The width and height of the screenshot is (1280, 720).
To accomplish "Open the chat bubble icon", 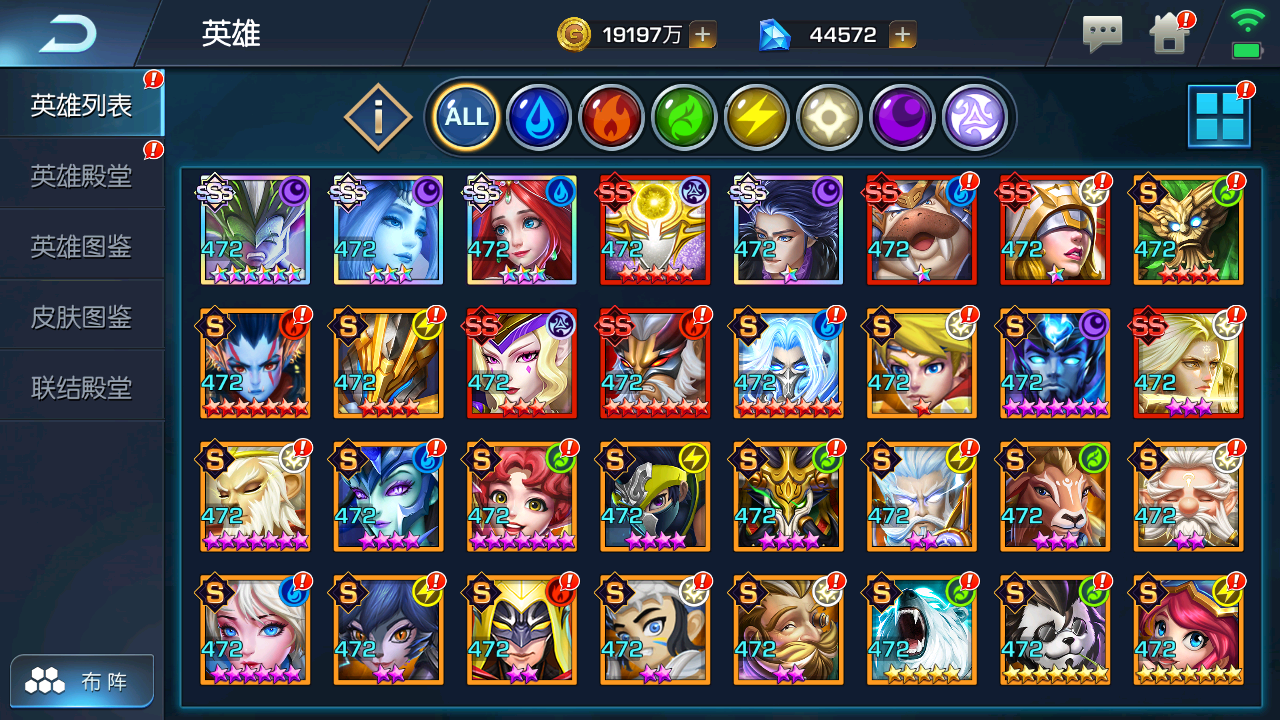I will [x=1102, y=35].
